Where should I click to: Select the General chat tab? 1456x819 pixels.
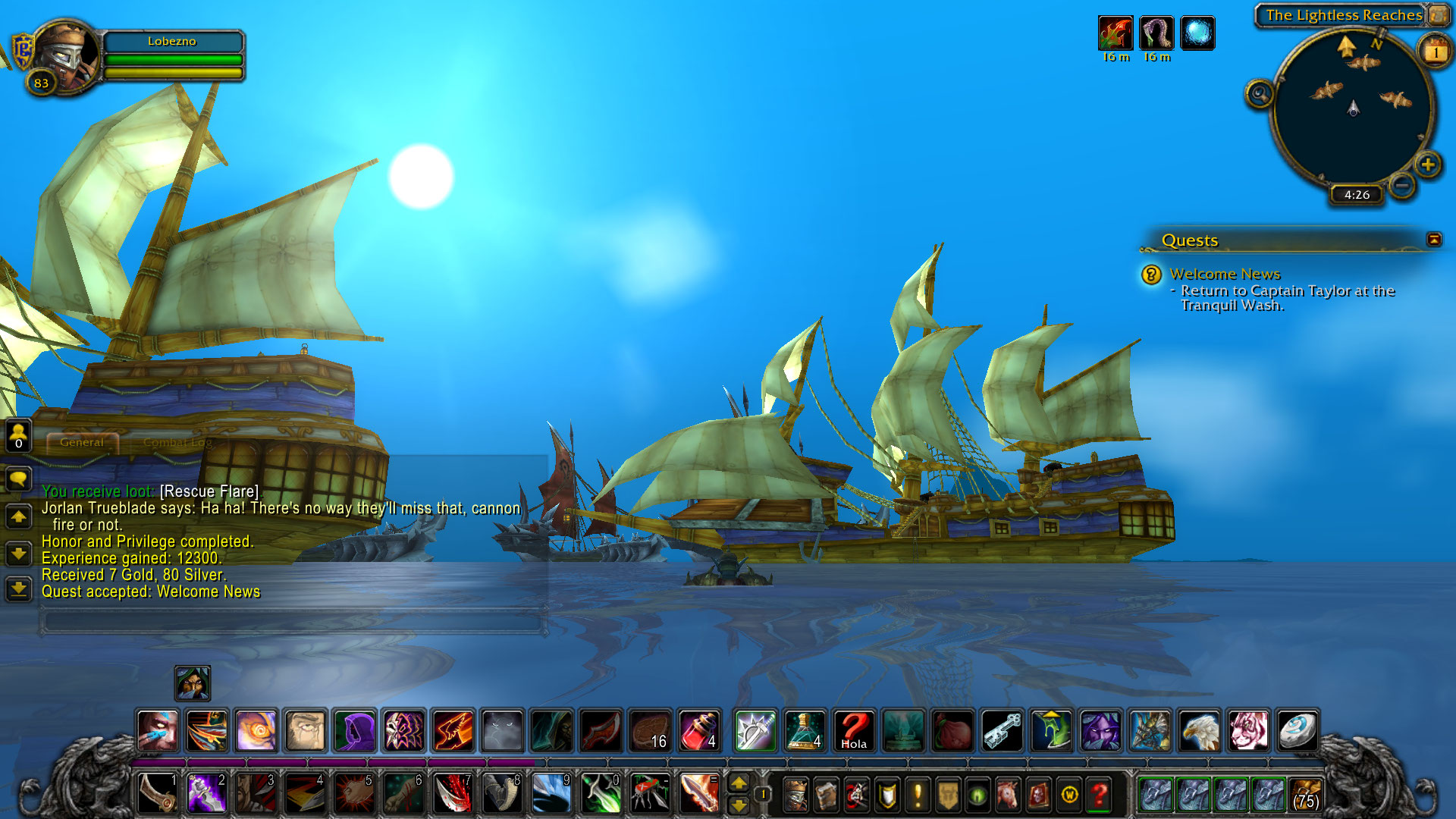point(82,442)
